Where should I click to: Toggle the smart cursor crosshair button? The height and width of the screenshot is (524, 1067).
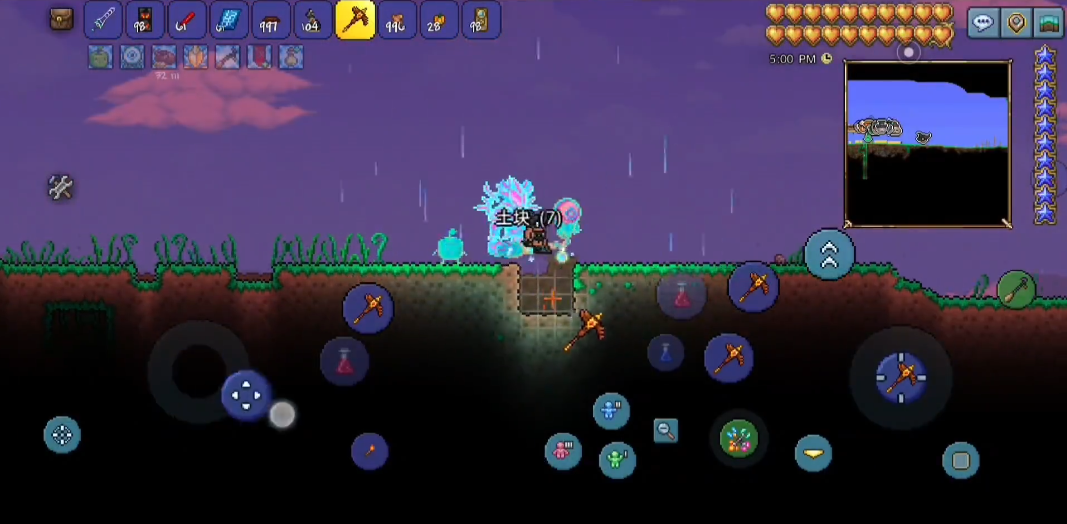(x=62, y=435)
